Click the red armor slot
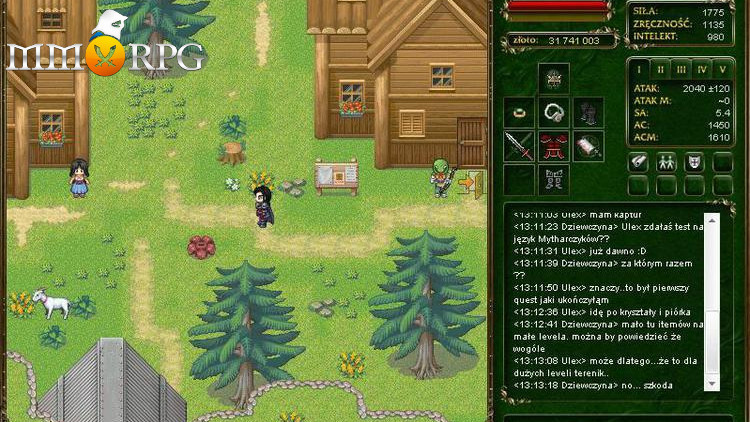Image resolution: width=750 pixels, height=422 pixels. pyautogui.click(x=554, y=146)
